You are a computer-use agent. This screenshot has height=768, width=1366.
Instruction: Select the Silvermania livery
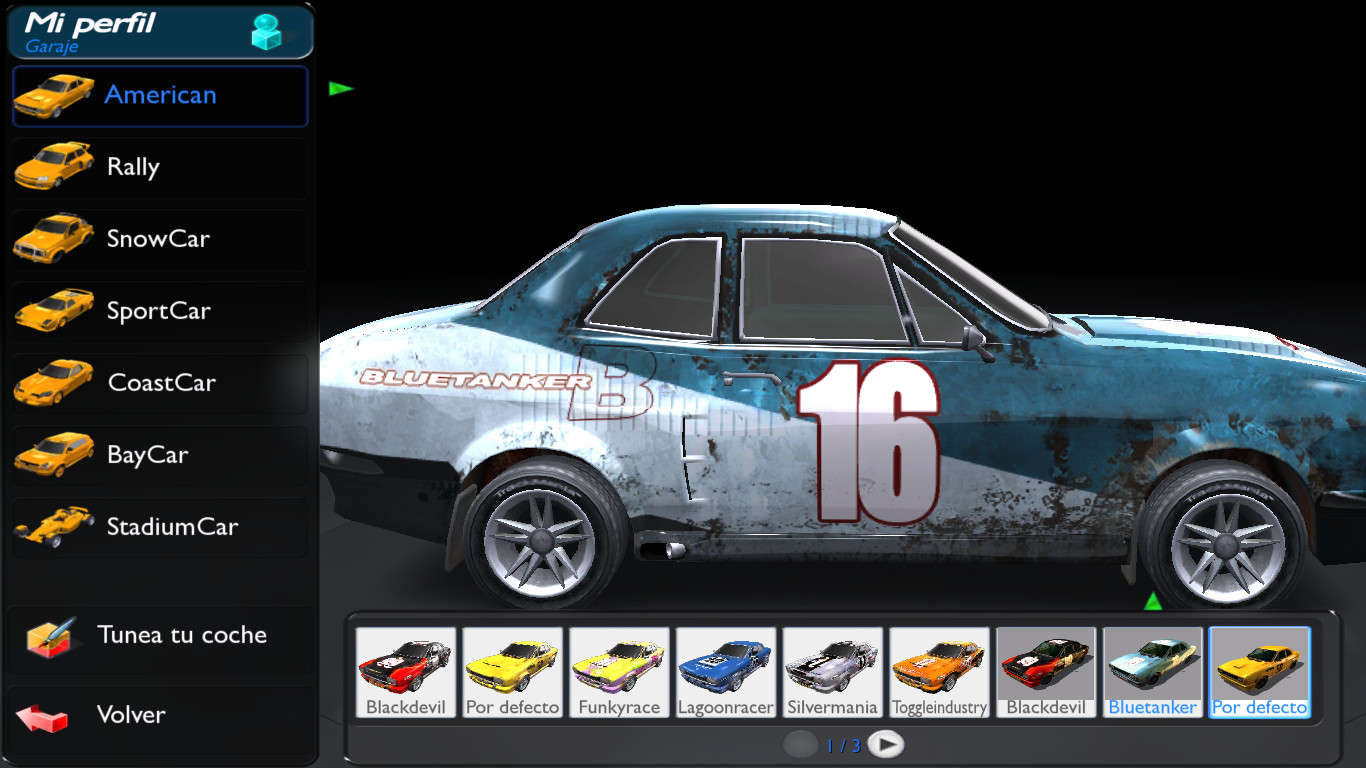pos(833,665)
